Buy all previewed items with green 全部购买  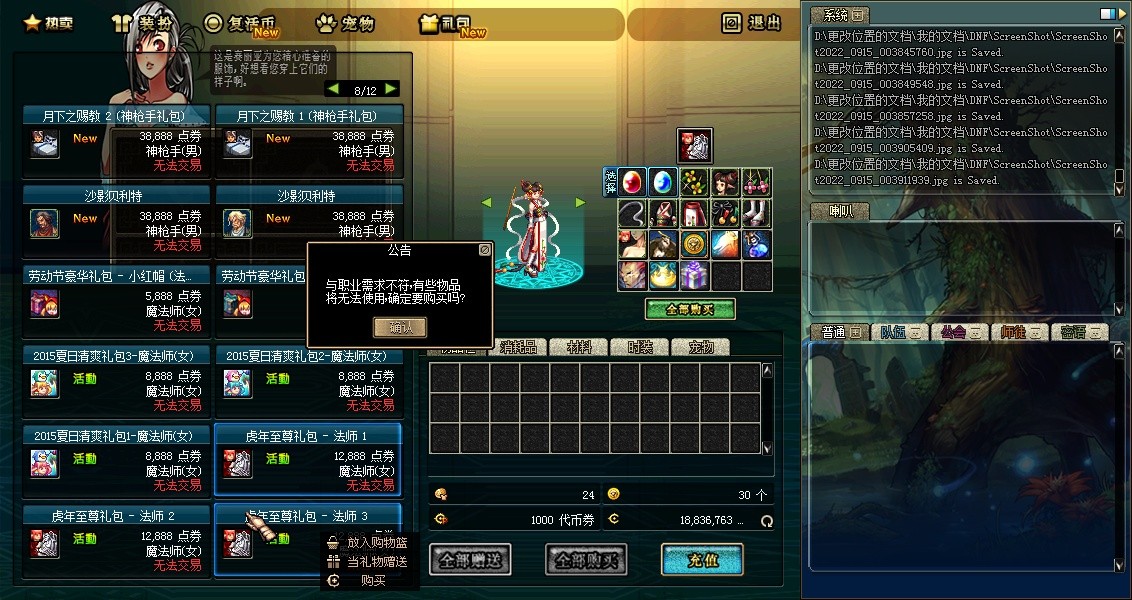point(689,309)
